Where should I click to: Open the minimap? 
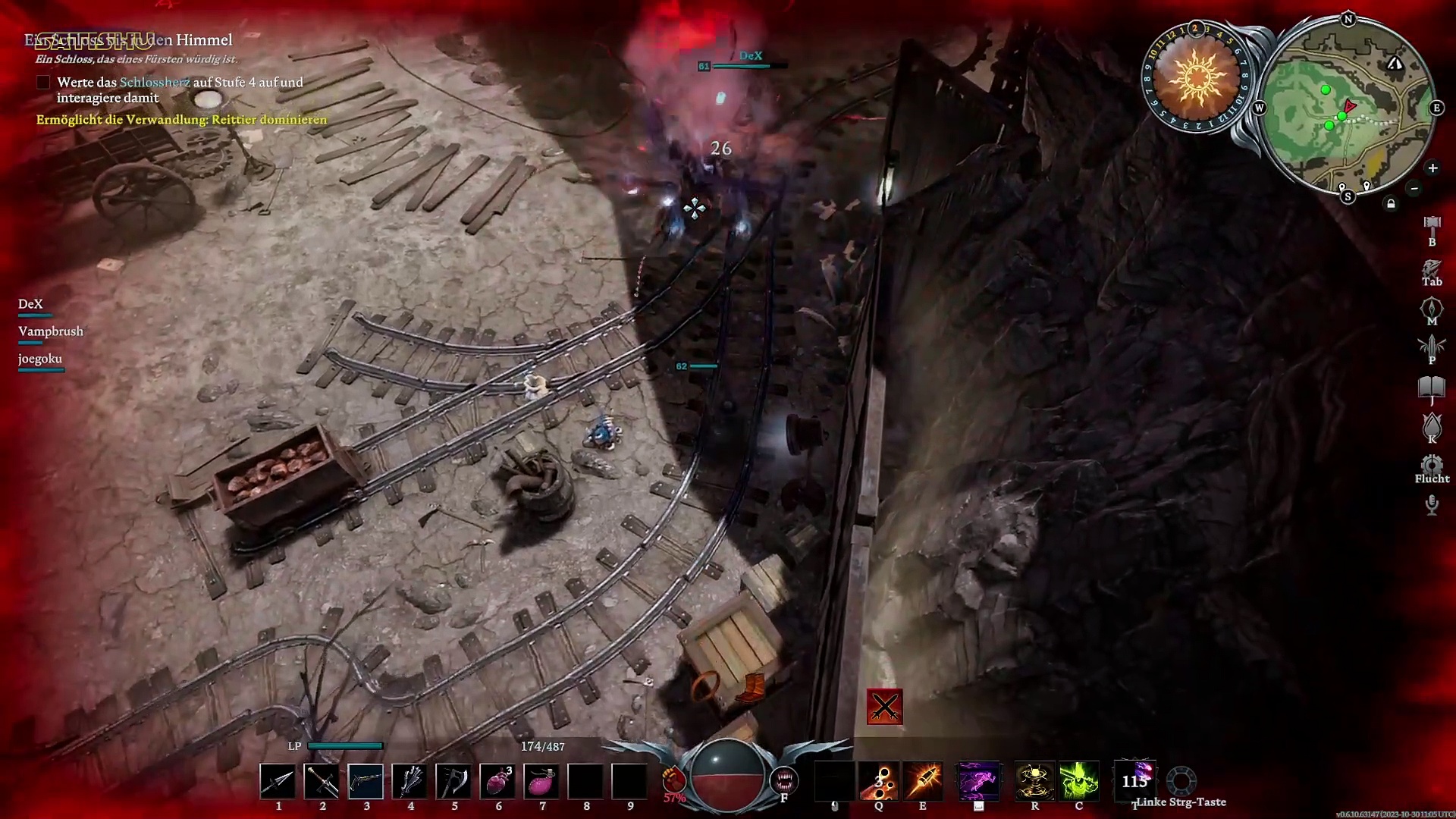tap(1348, 108)
